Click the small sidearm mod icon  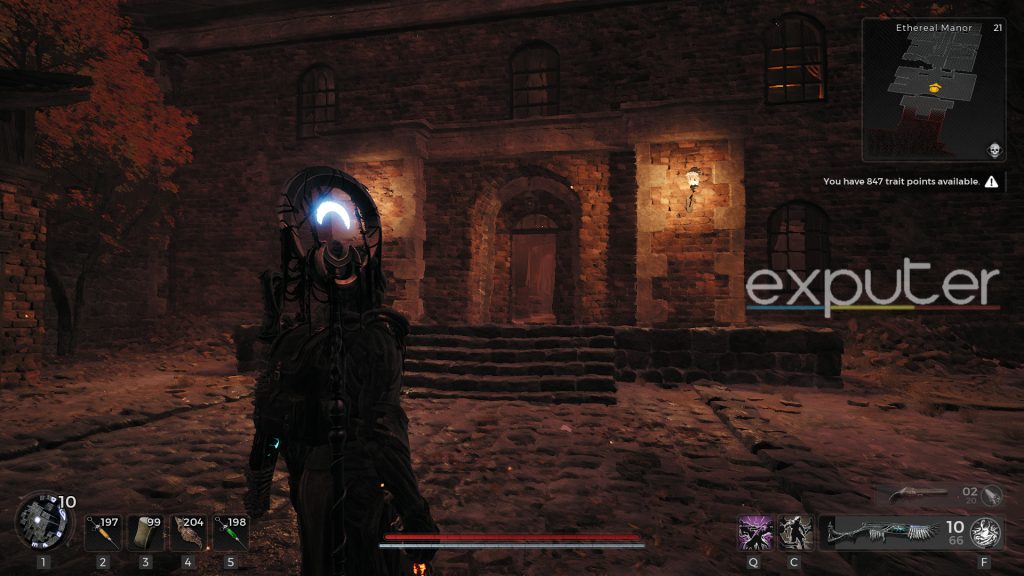click(991, 494)
